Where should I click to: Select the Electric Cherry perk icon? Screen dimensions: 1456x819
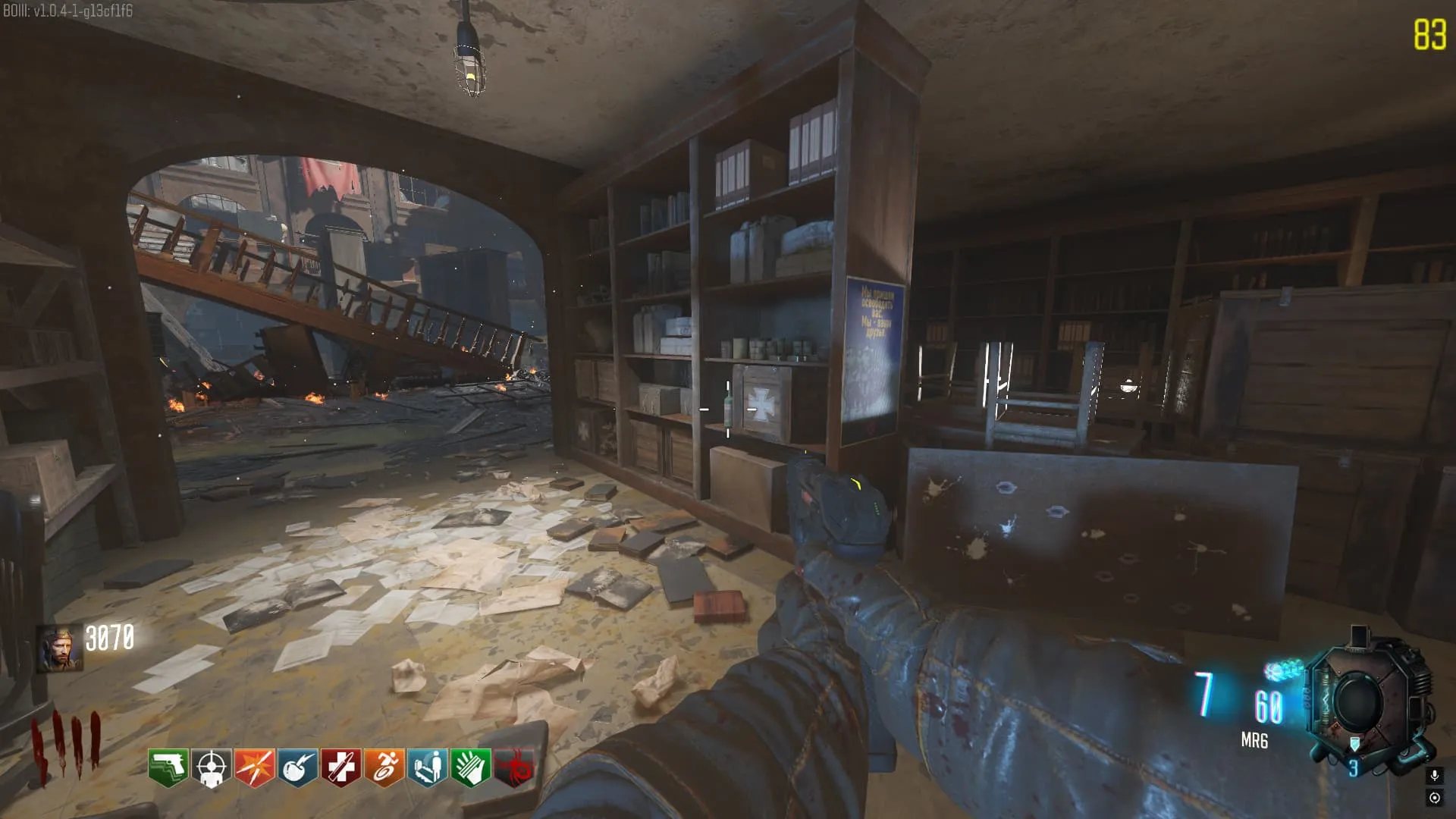[x=297, y=767]
